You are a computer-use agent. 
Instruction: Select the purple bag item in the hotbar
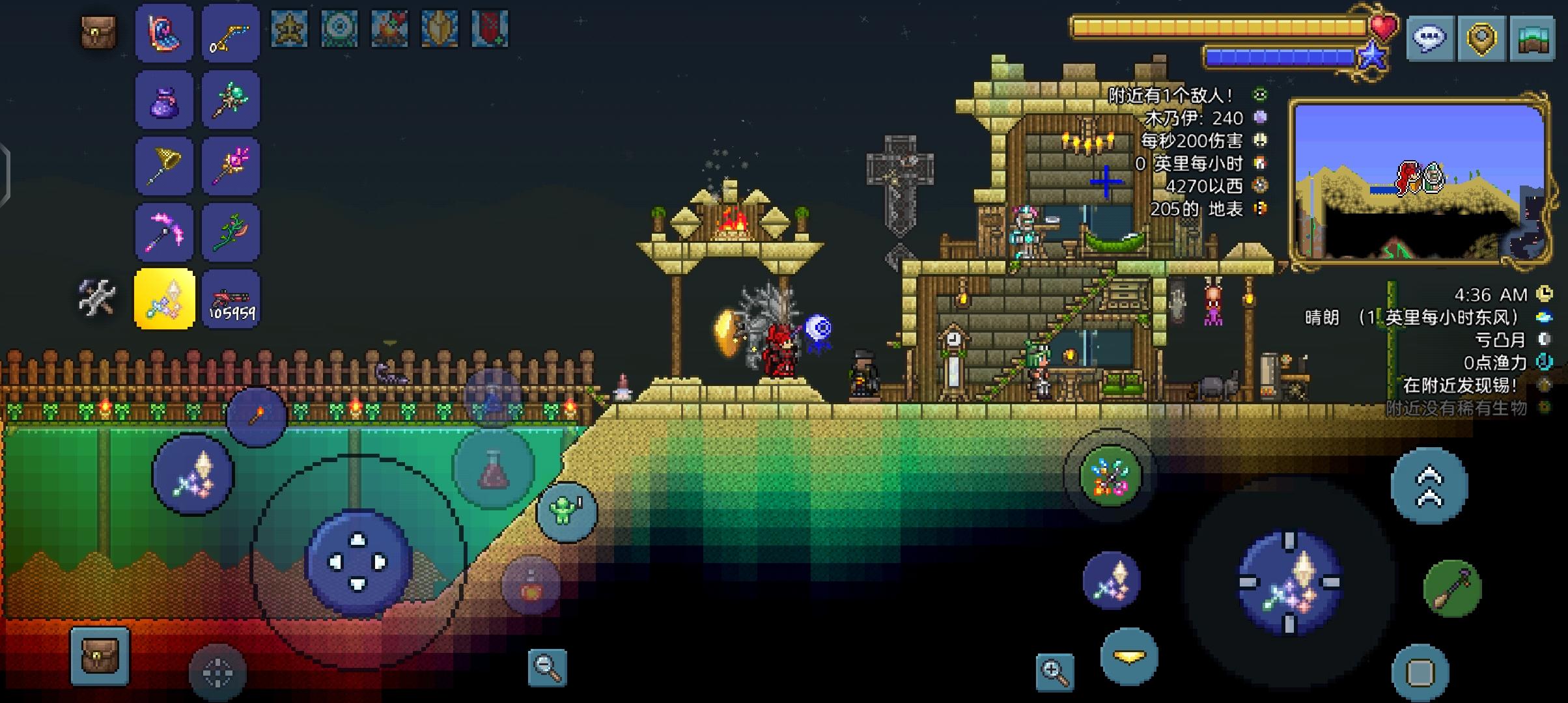coord(165,99)
